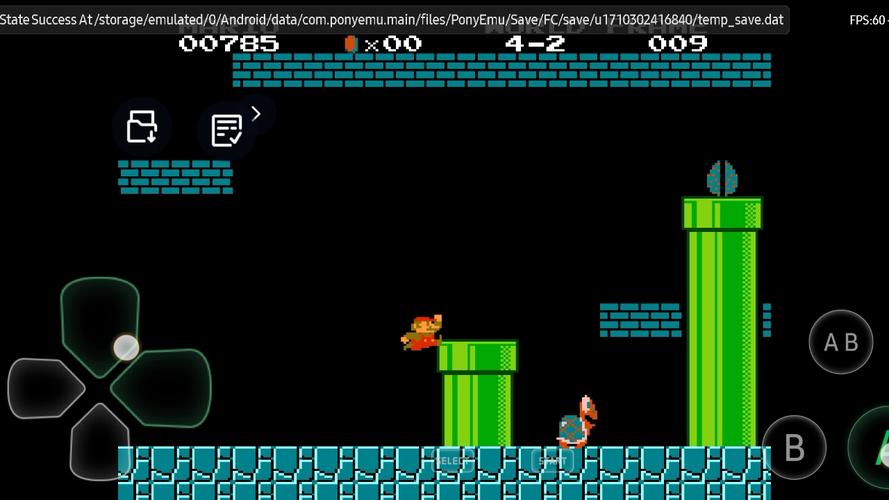
Task: Tap the combined AB turbo button
Action: click(x=840, y=343)
